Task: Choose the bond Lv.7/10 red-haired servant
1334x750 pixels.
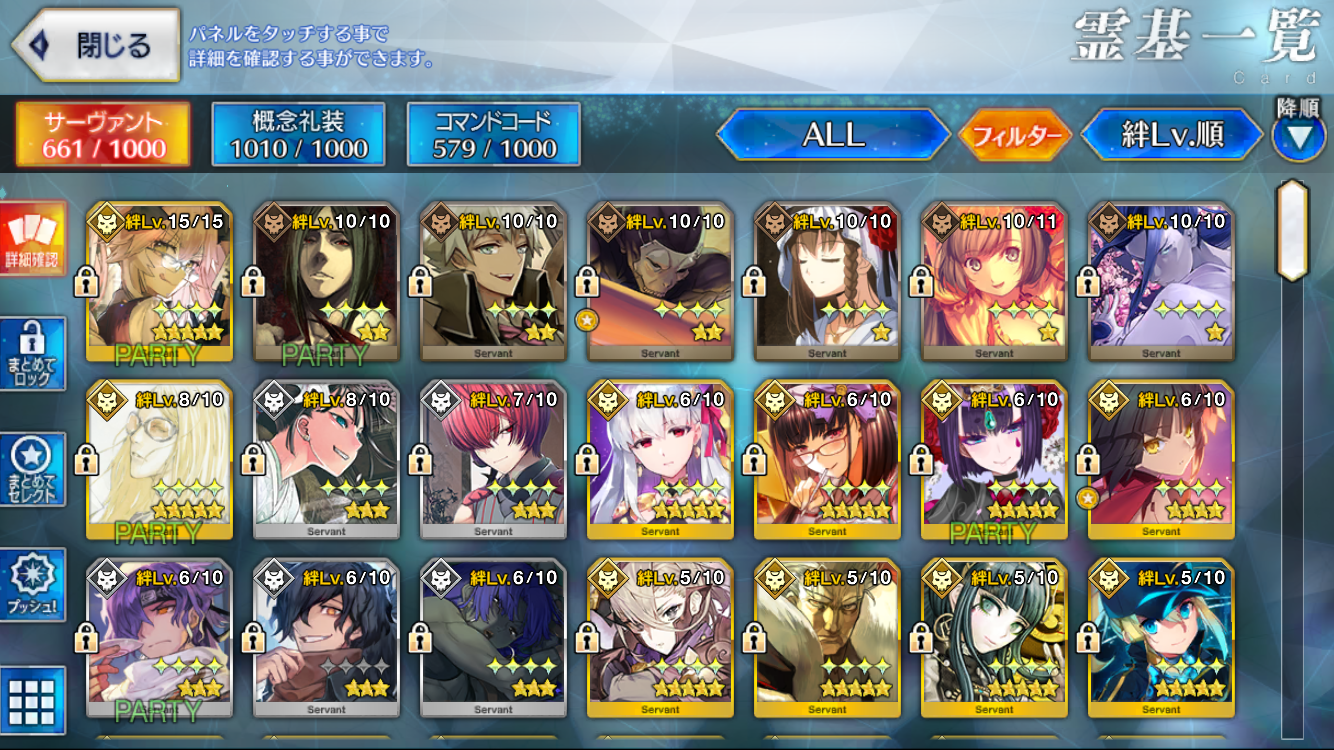Action: (493, 460)
